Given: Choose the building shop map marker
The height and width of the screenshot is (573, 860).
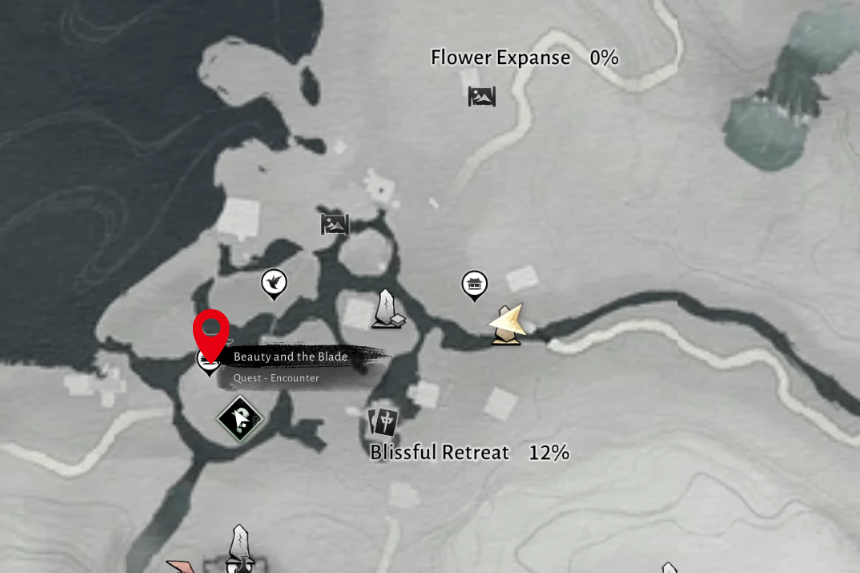Looking at the screenshot, I should pyautogui.click(x=475, y=285).
